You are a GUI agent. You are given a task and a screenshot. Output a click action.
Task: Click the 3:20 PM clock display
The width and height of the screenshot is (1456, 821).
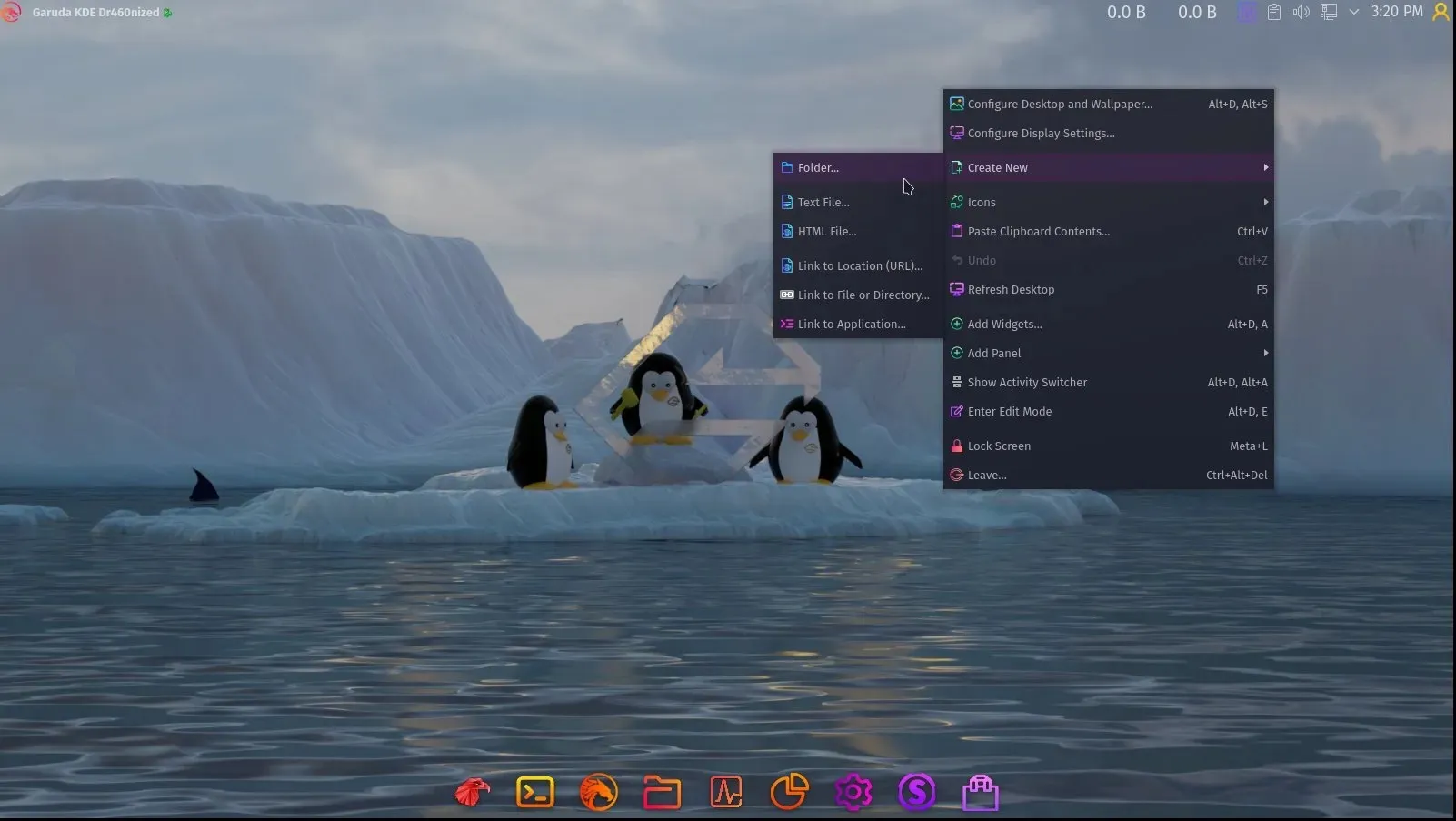pyautogui.click(x=1396, y=12)
